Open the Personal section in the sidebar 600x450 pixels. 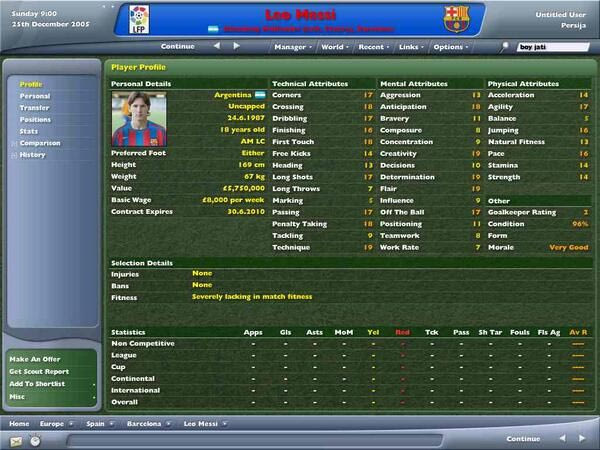pyautogui.click(x=35, y=96)
